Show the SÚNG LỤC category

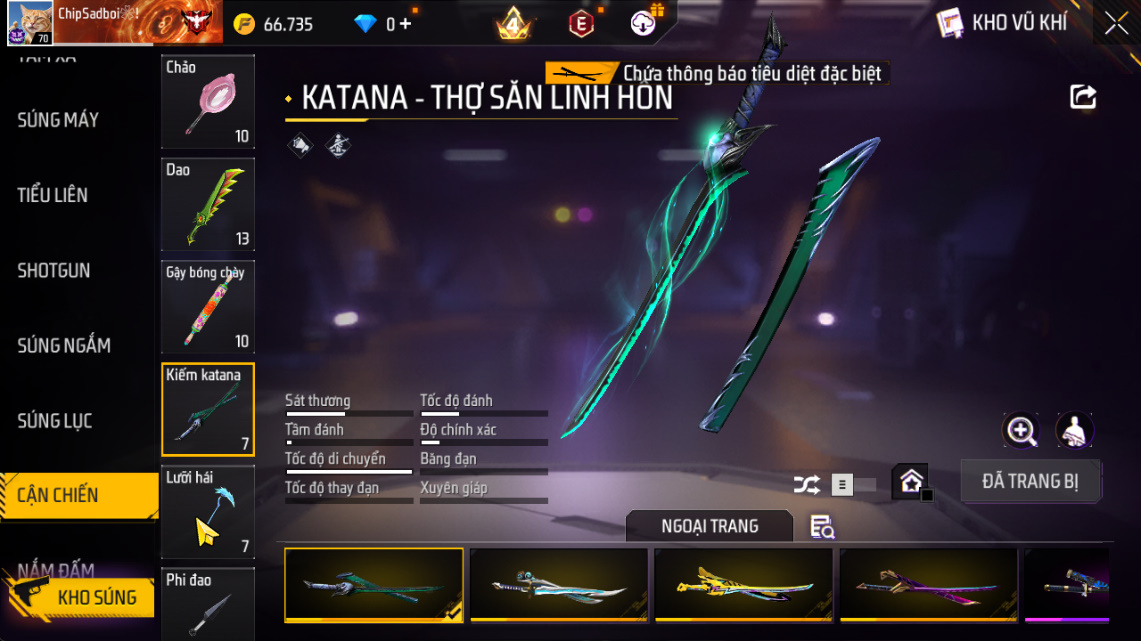(x=55, y=421)
